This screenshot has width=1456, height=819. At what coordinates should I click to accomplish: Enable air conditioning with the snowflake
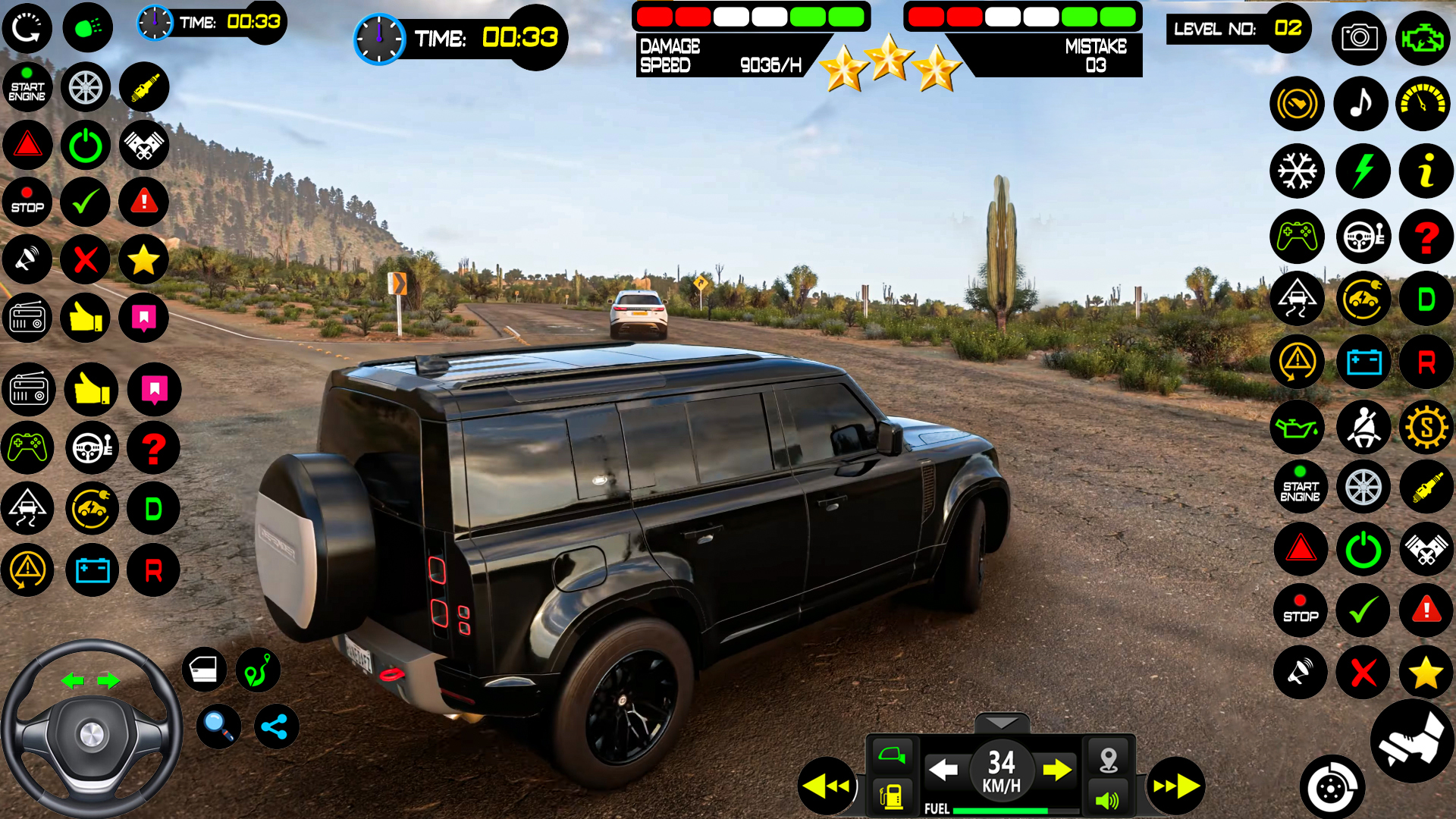(x=1297, y=171)
